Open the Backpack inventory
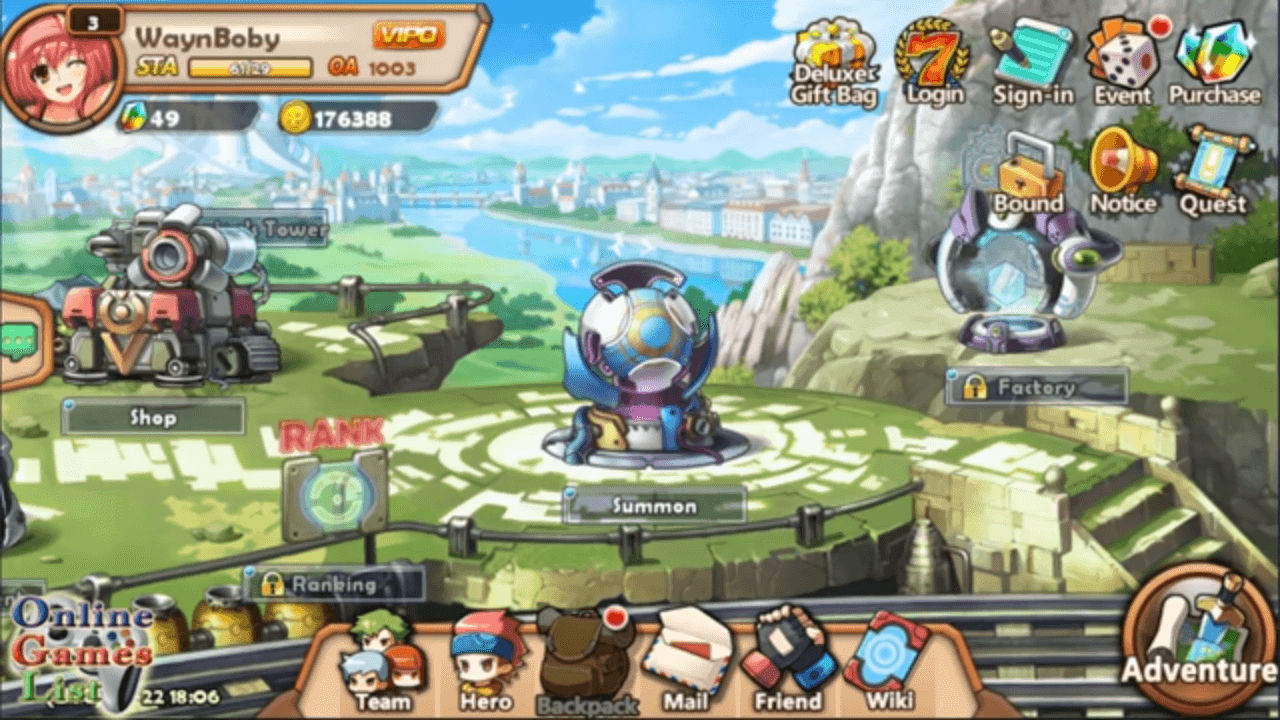Viewport: 1280px width, 720px height. click(586, 663)
